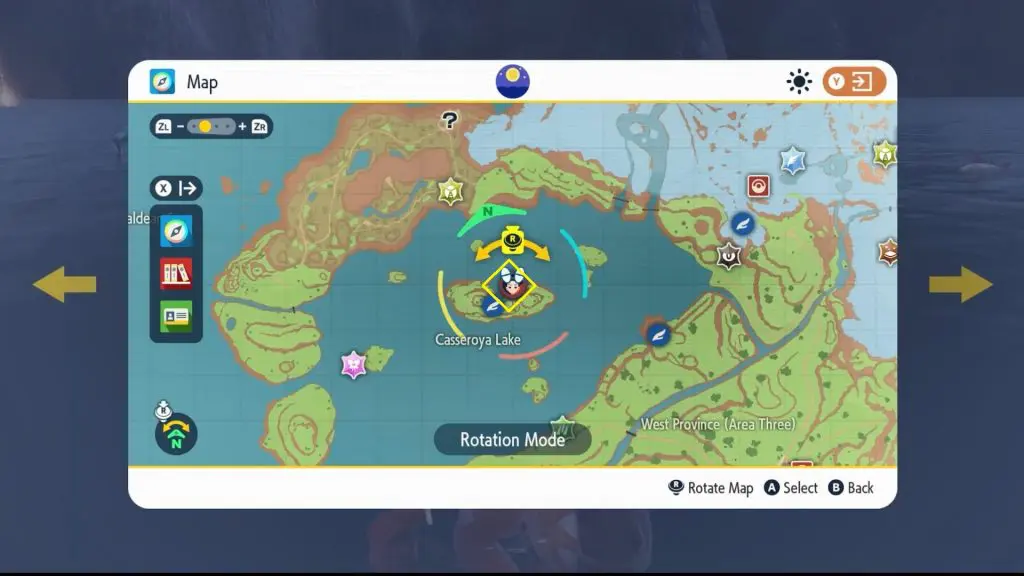Select the fly point below Pokémon Center
This screenshot has width=1024, height=576.
742,223
